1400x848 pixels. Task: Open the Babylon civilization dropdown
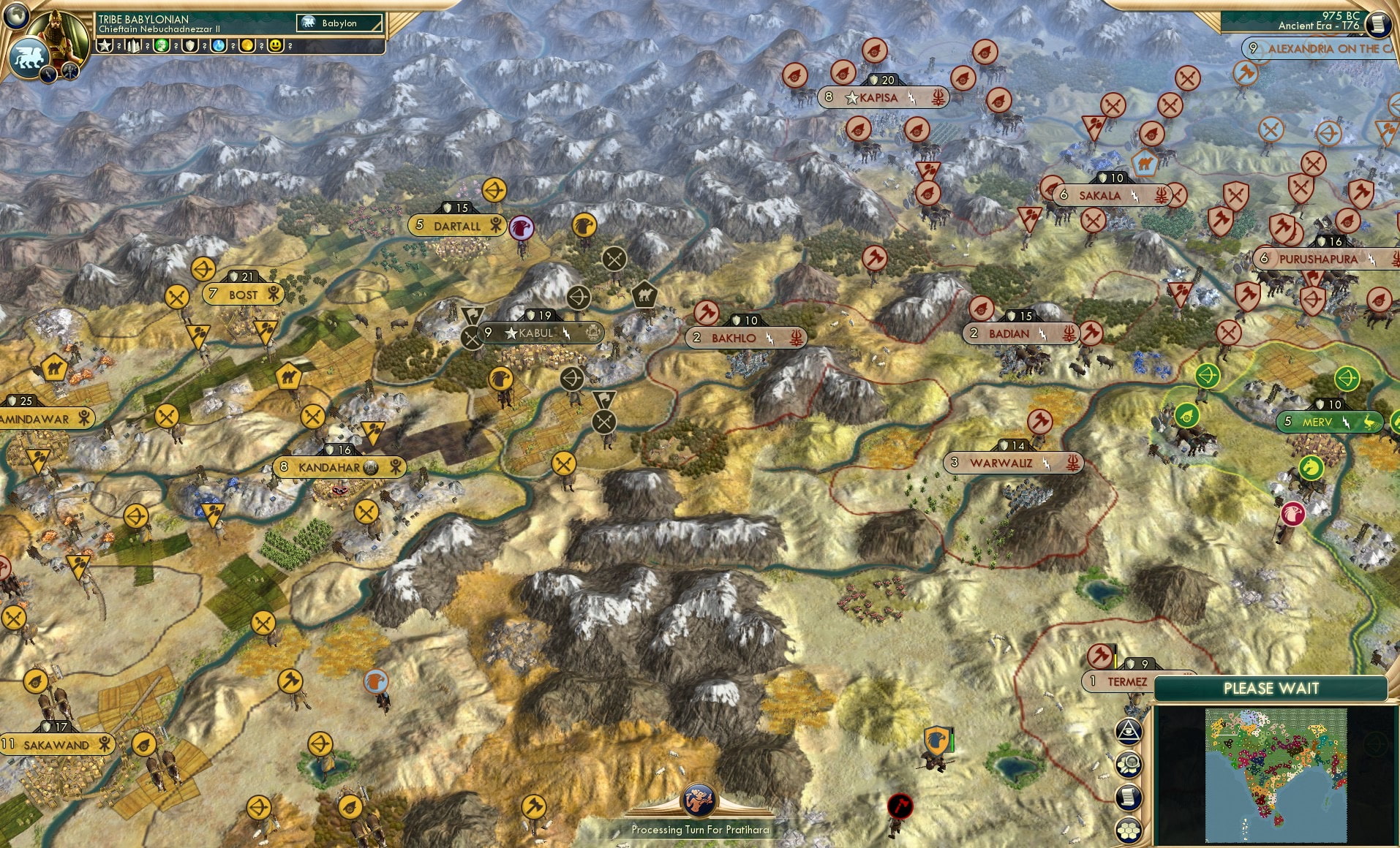point(338,23)
